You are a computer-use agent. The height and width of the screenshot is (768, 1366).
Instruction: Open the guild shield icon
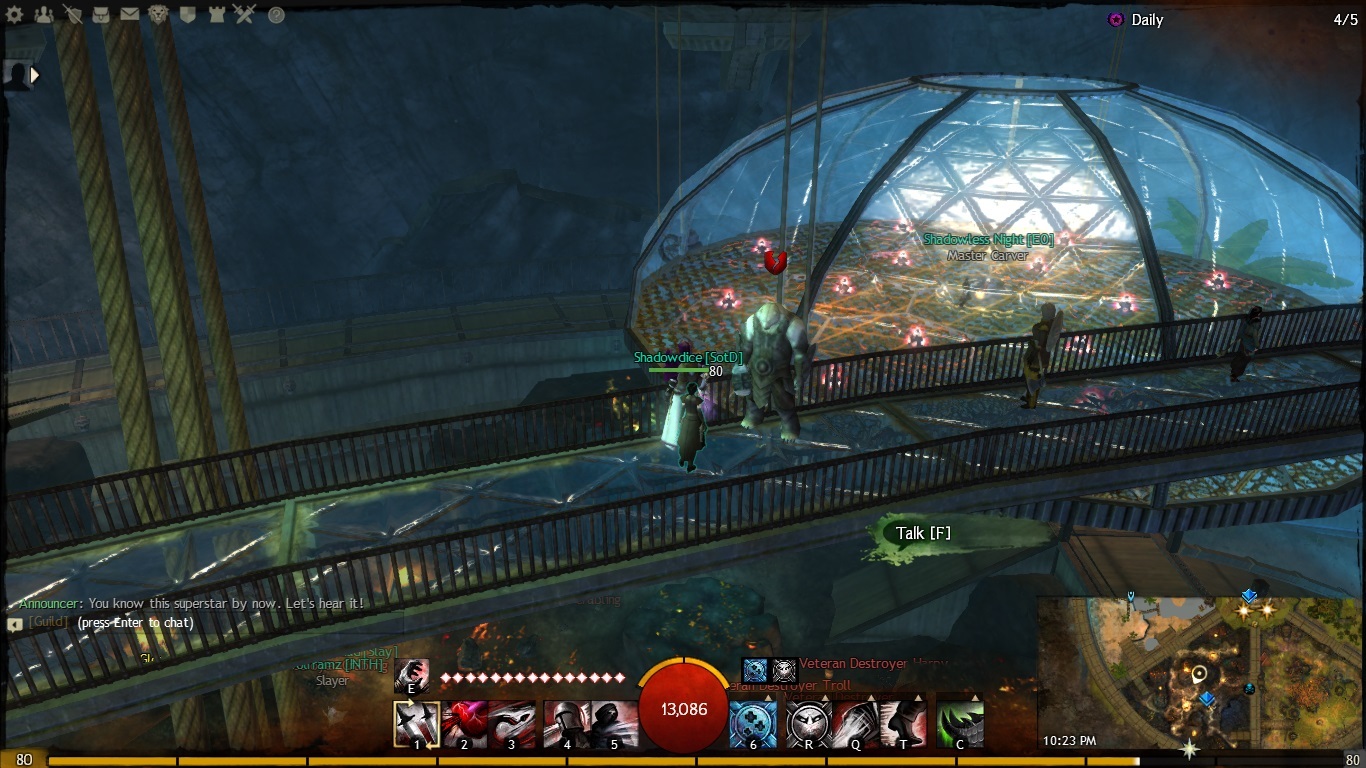[x=188, y=15]
